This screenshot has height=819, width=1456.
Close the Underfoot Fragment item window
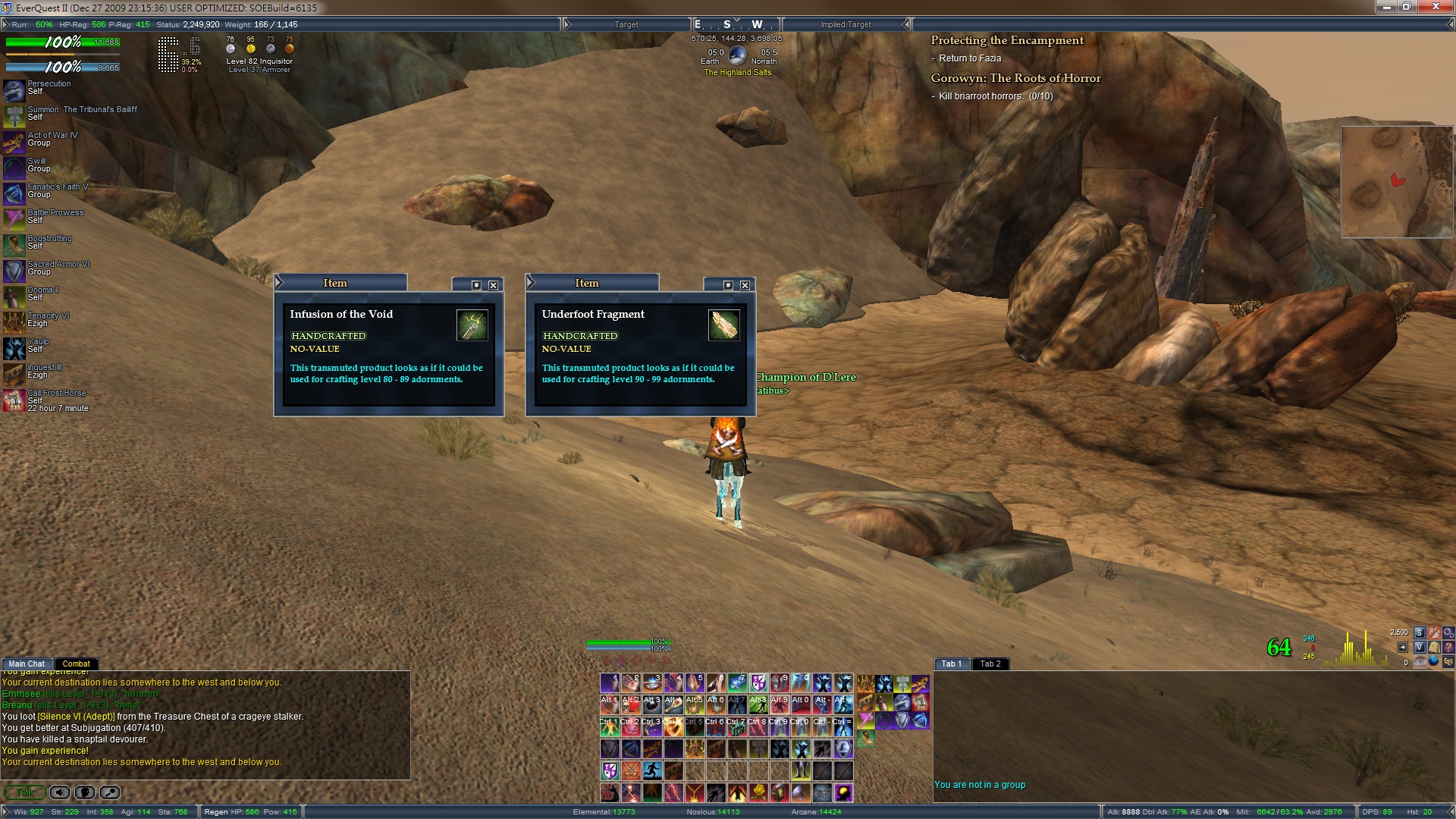pyautogui.click(x=745, y=285)
